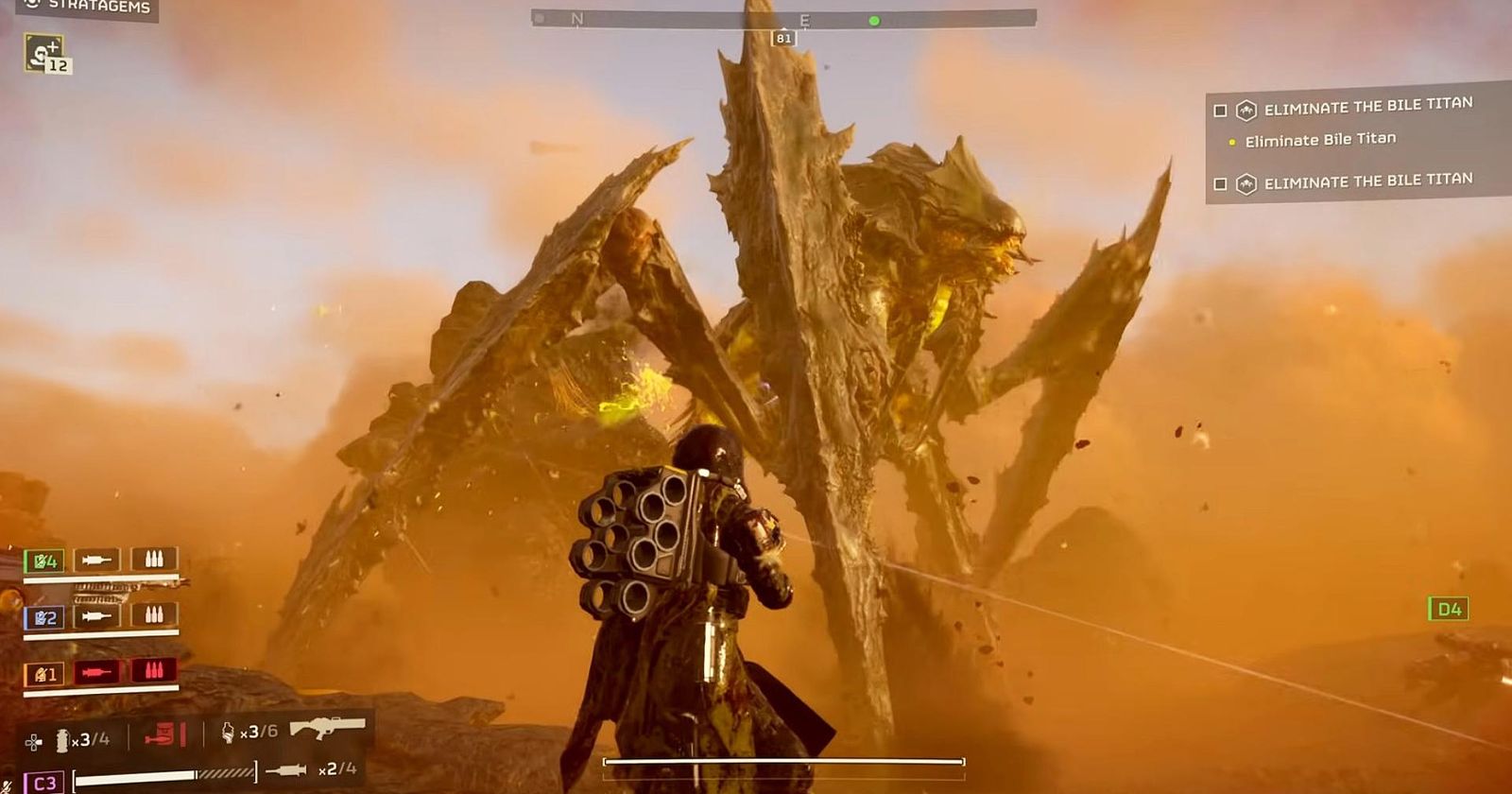Click B2's white ammo bullets icon
The image size is (1512, 794).
[153, 616]
